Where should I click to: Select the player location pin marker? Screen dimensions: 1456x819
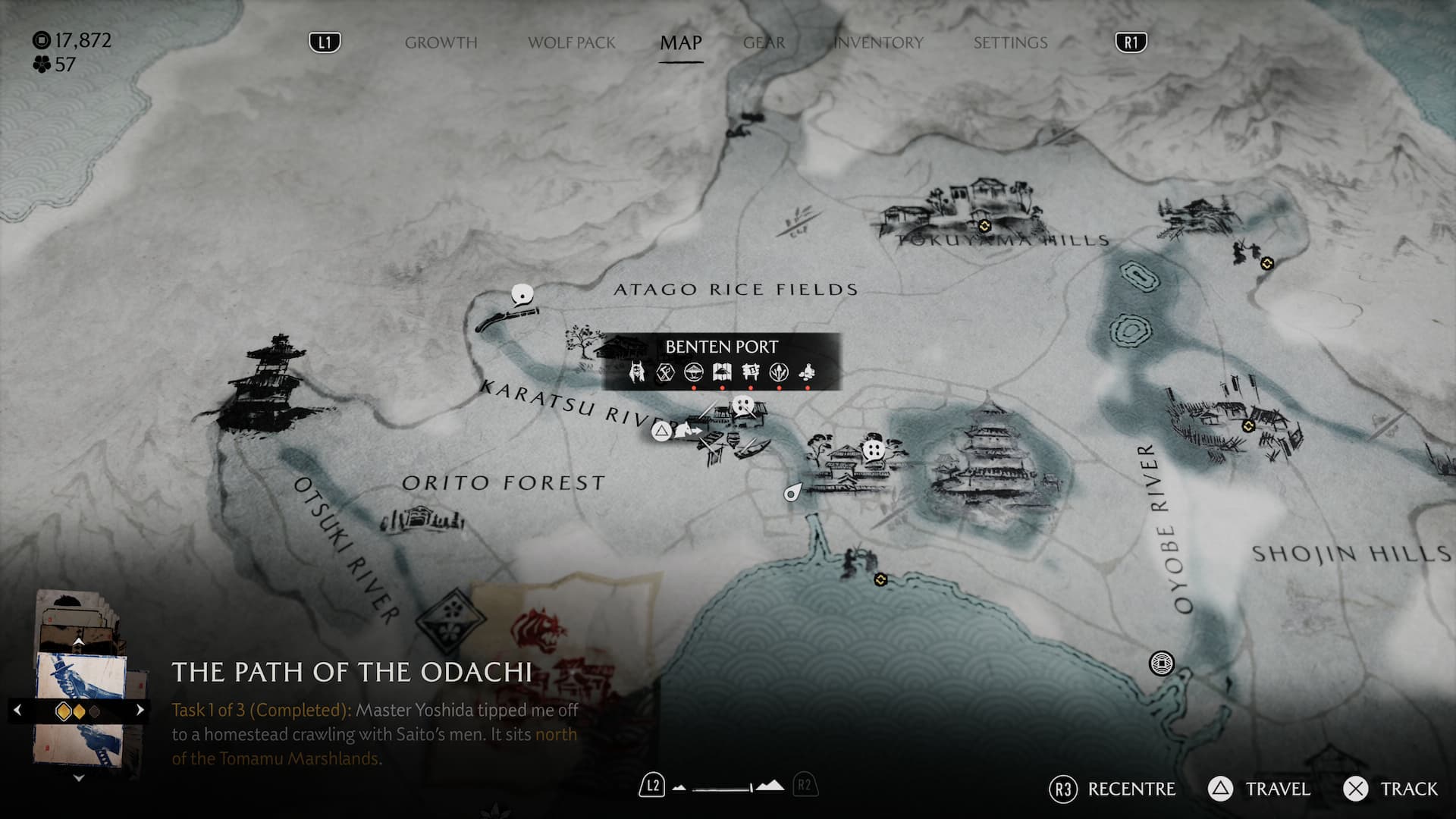click(792, 493)
